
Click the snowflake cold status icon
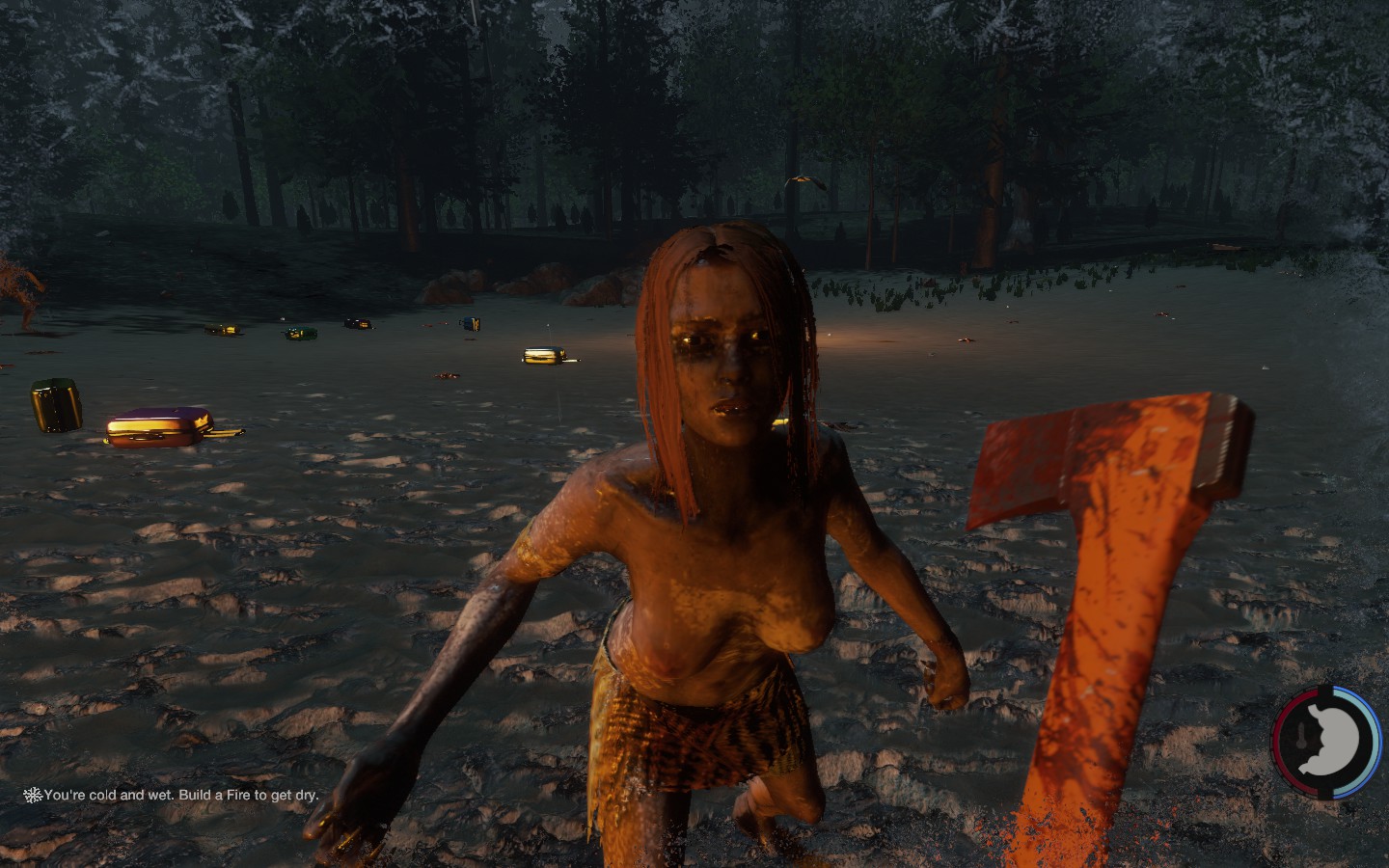point(33,796)
